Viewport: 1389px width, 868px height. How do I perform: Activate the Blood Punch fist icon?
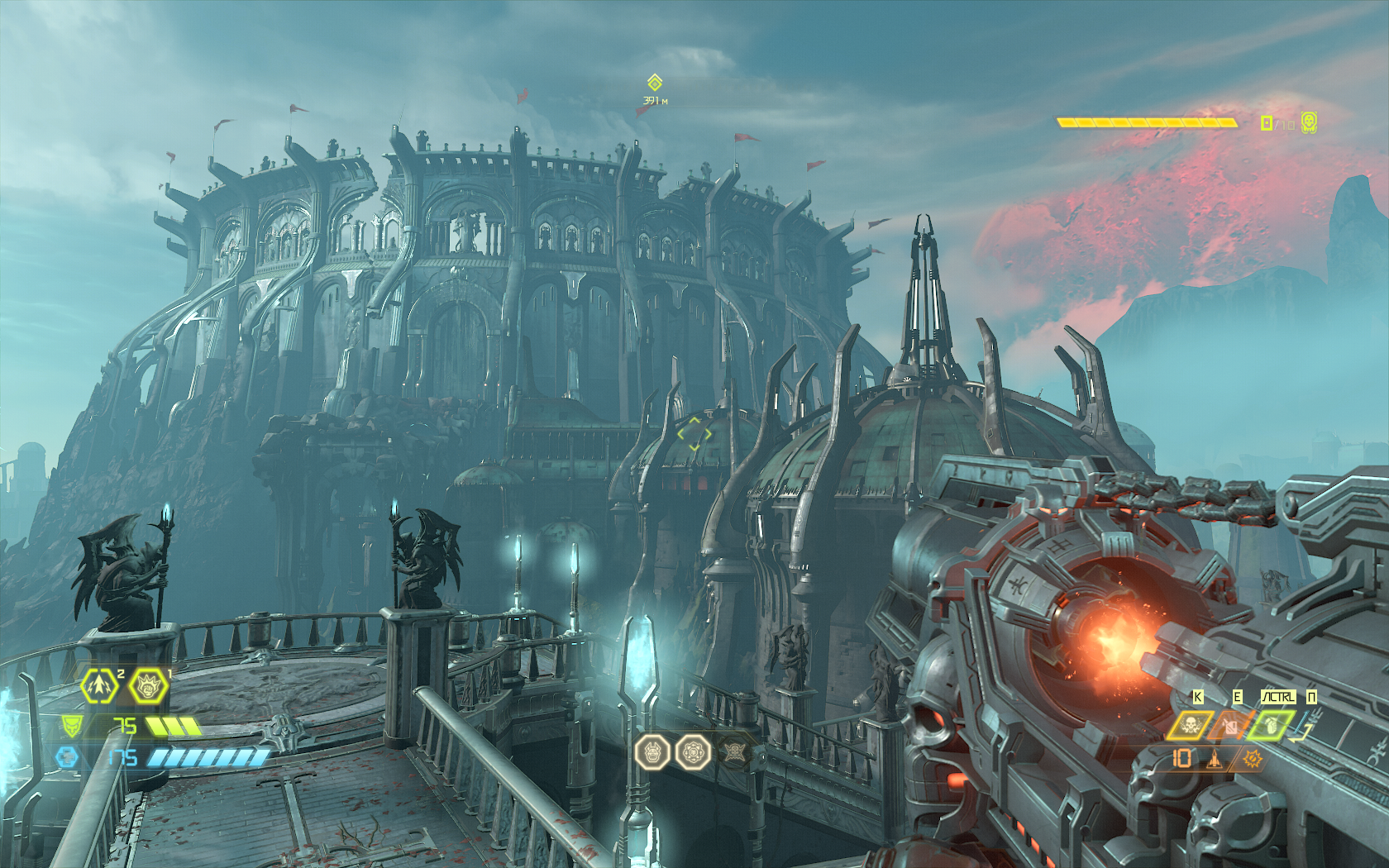click(x=149, y=685)
